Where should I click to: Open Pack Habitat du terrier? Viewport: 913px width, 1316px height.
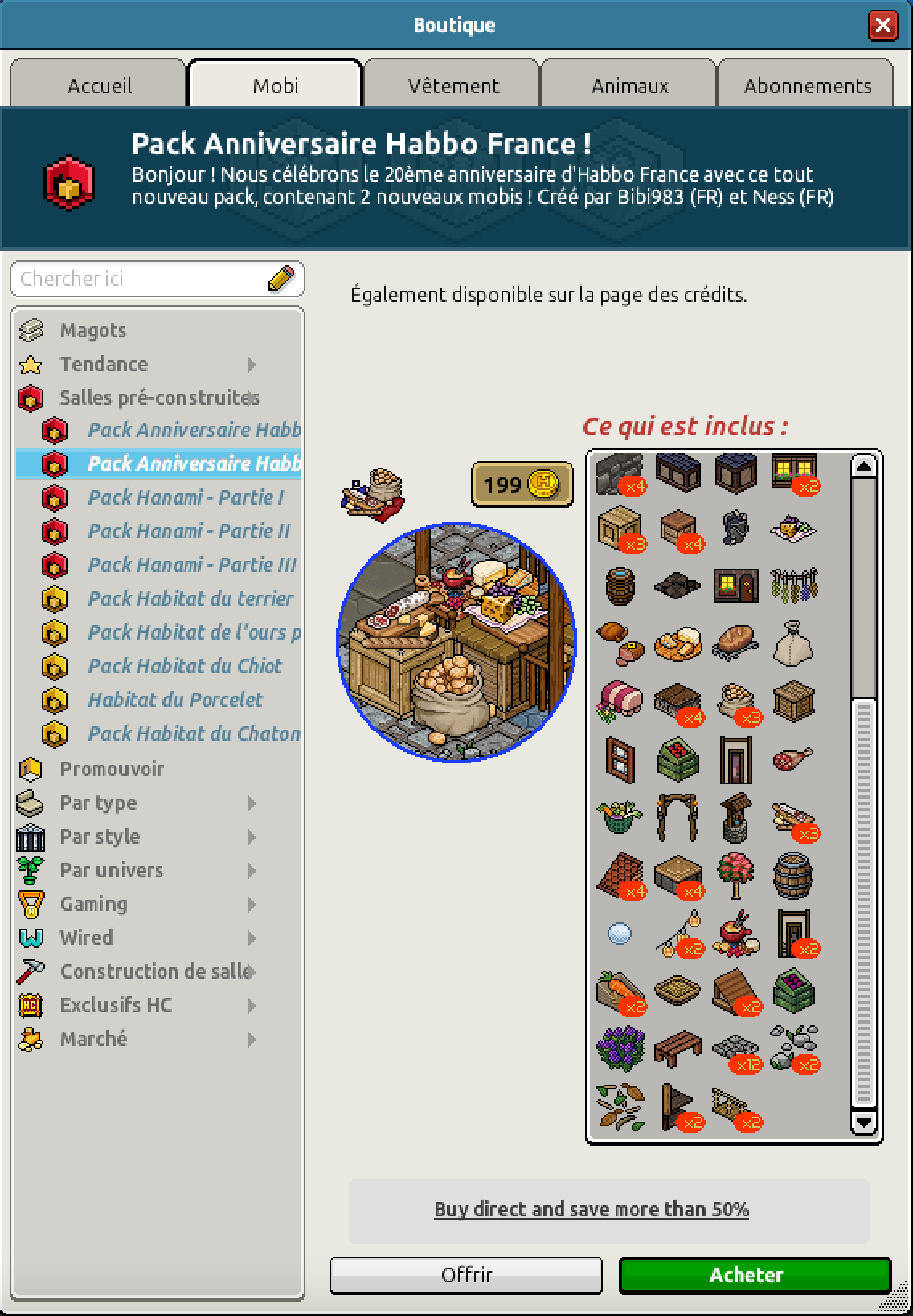tap(190, 599)
